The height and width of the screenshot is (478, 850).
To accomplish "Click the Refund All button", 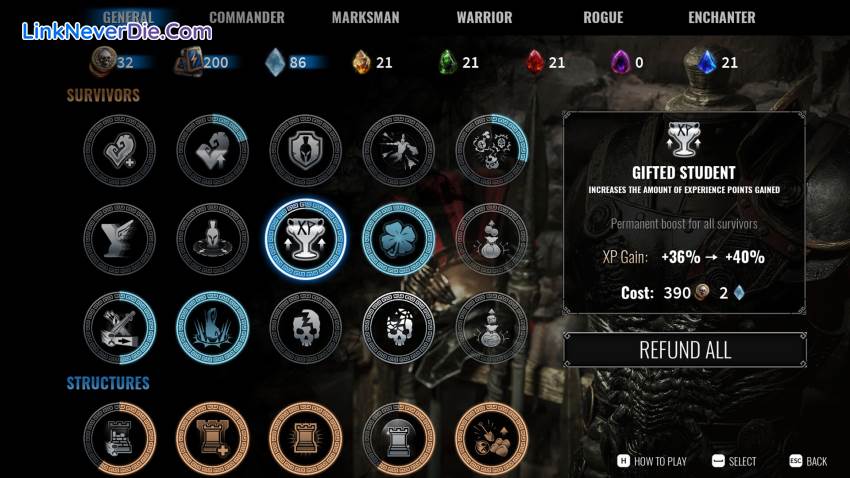I will point(685,350).
